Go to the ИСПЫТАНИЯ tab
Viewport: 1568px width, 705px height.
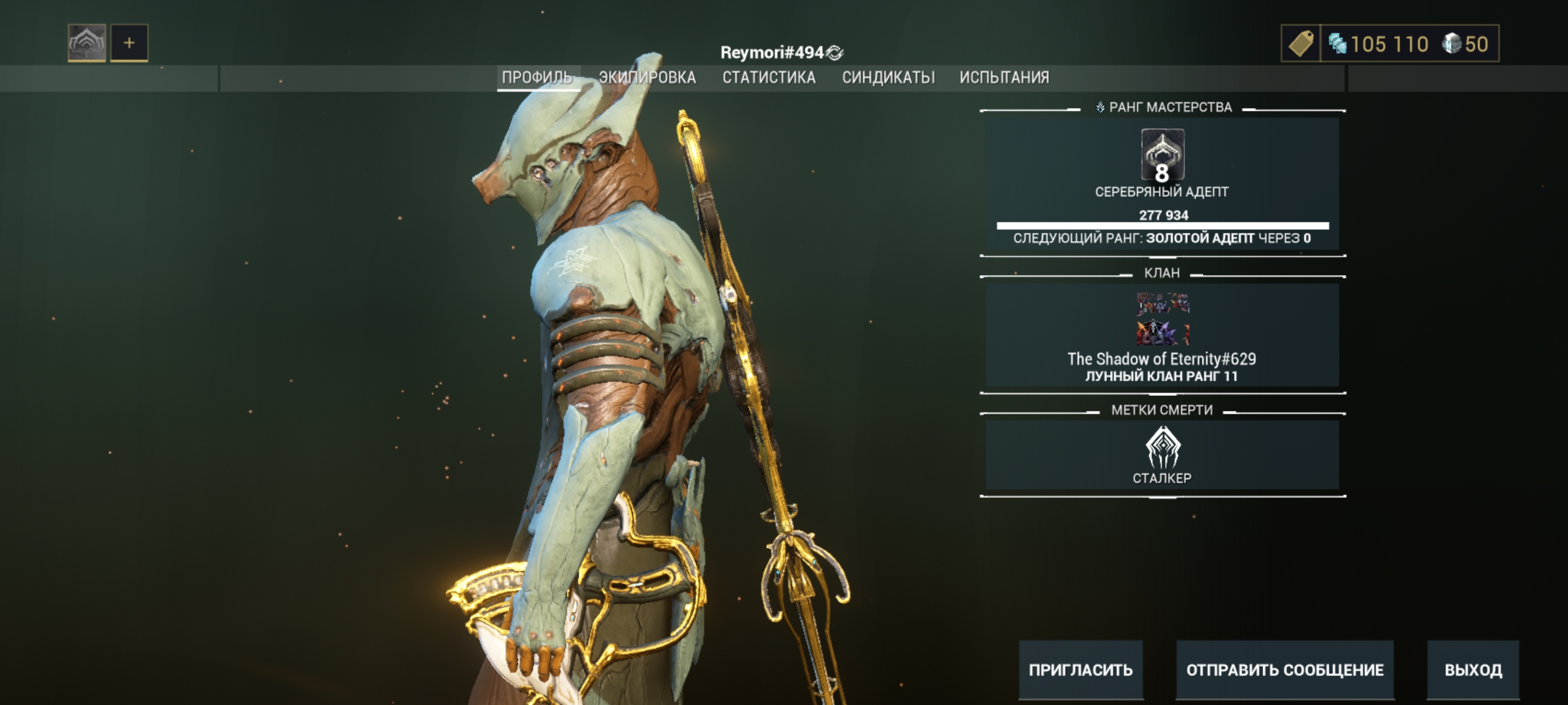tap(1004, 77)
